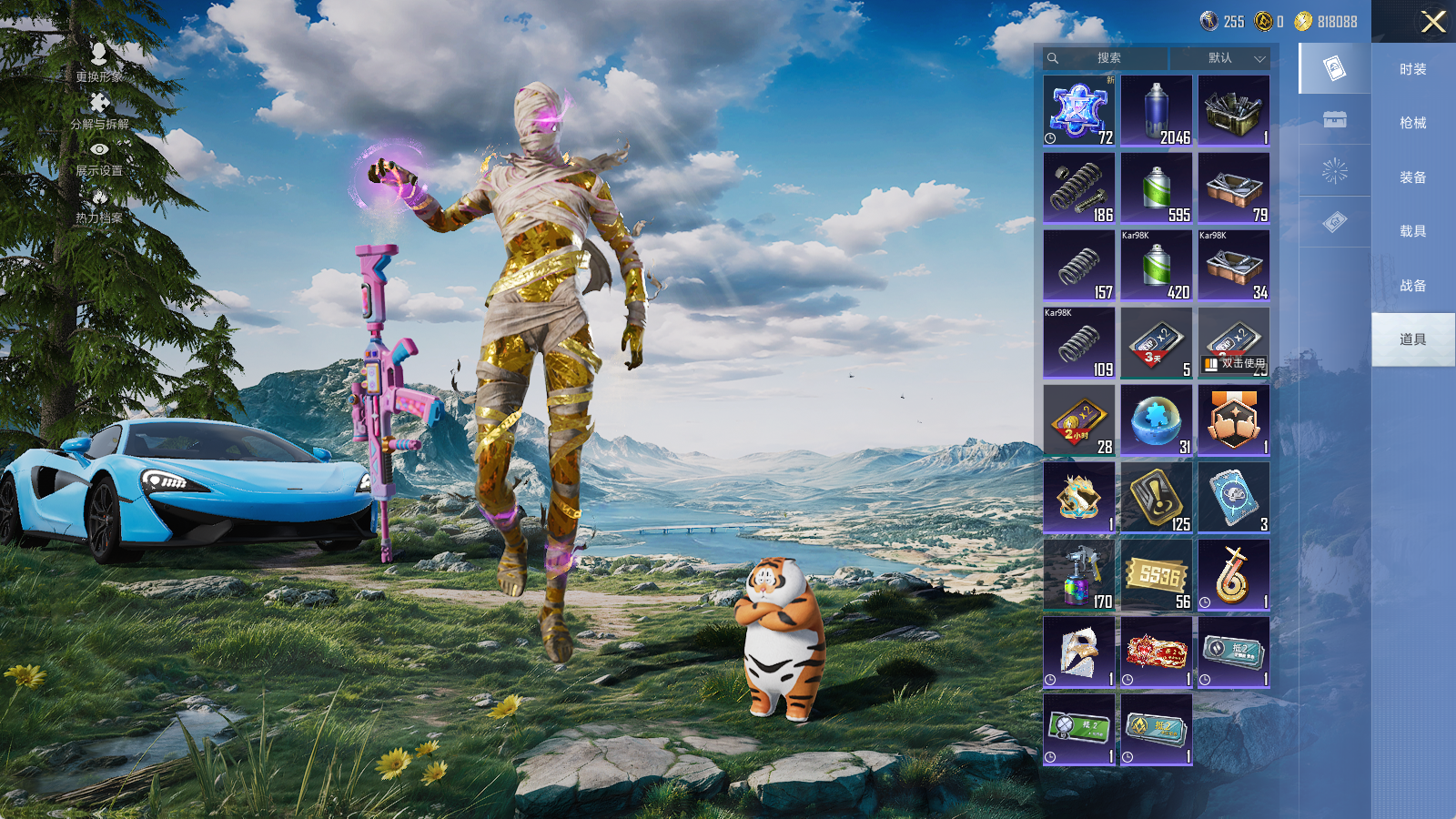Select the blue spray can slot with 2046
Viewport: 1456px width, 819px height.
tap(1156, 111)
